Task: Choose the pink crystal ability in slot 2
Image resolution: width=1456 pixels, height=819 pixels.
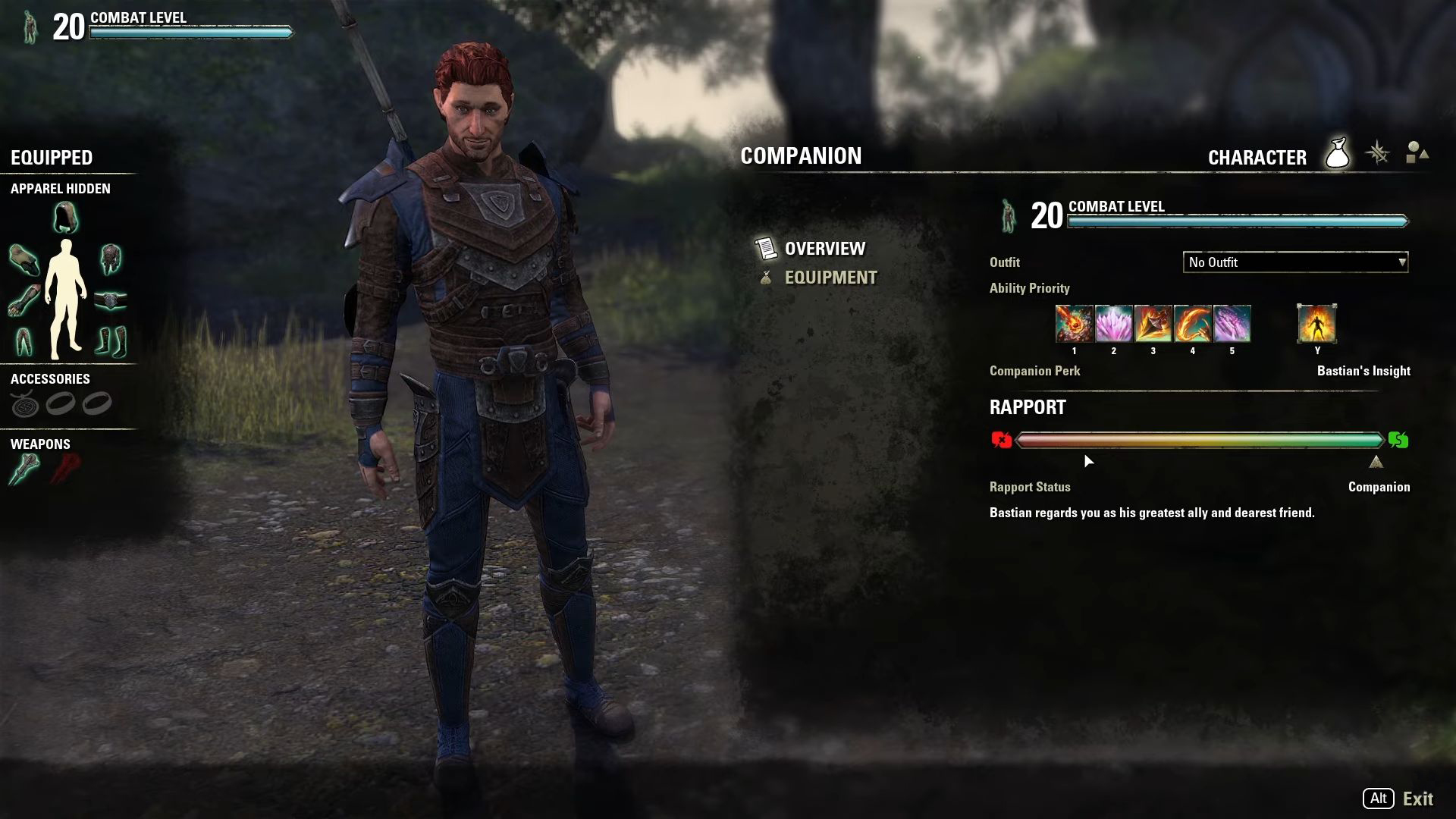Action: tap(1113, 324)
